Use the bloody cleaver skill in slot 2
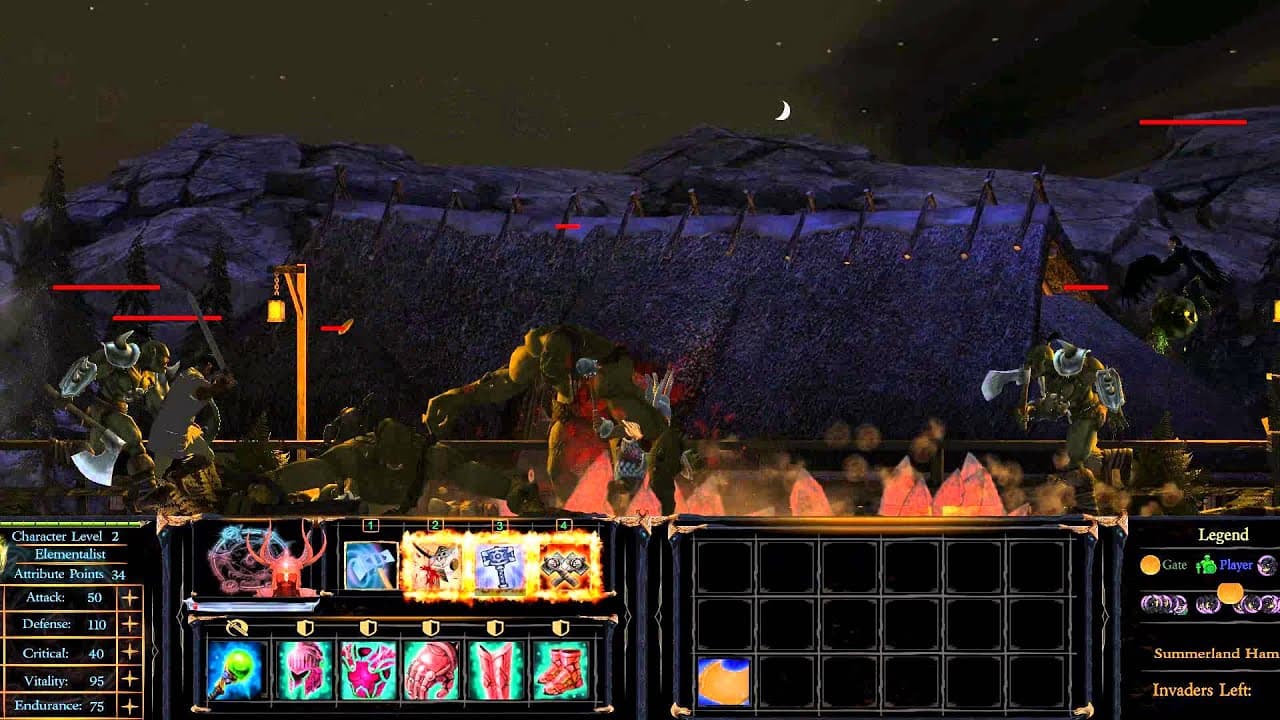Image resolution: width=1280 pixels, height=720 pixels. (x=435, y=565)
